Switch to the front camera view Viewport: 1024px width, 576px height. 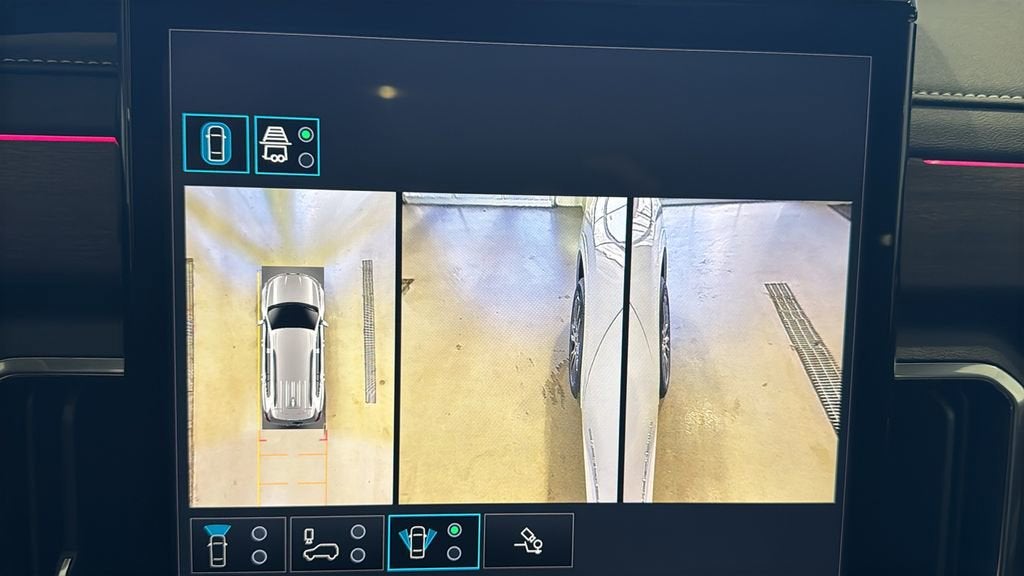pos(238,544)
